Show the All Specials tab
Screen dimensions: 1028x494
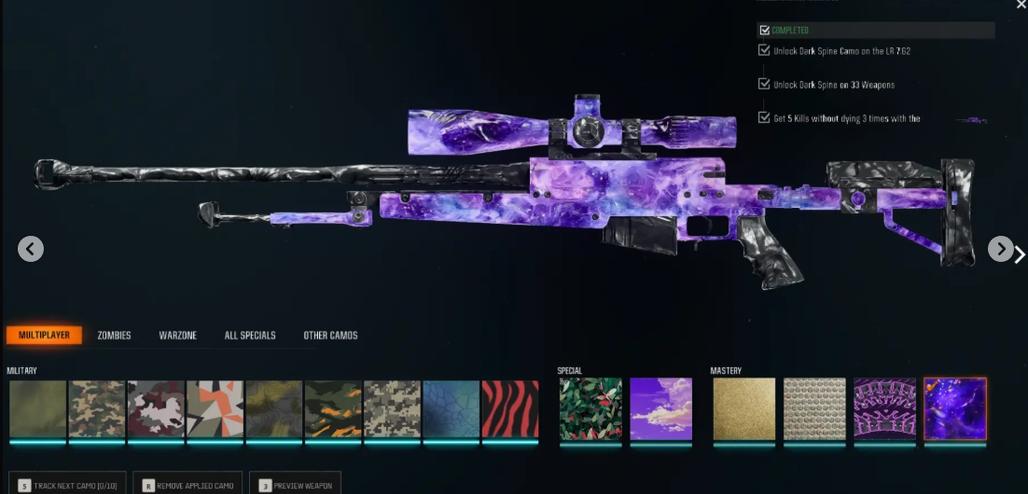[x=250, y=335]
